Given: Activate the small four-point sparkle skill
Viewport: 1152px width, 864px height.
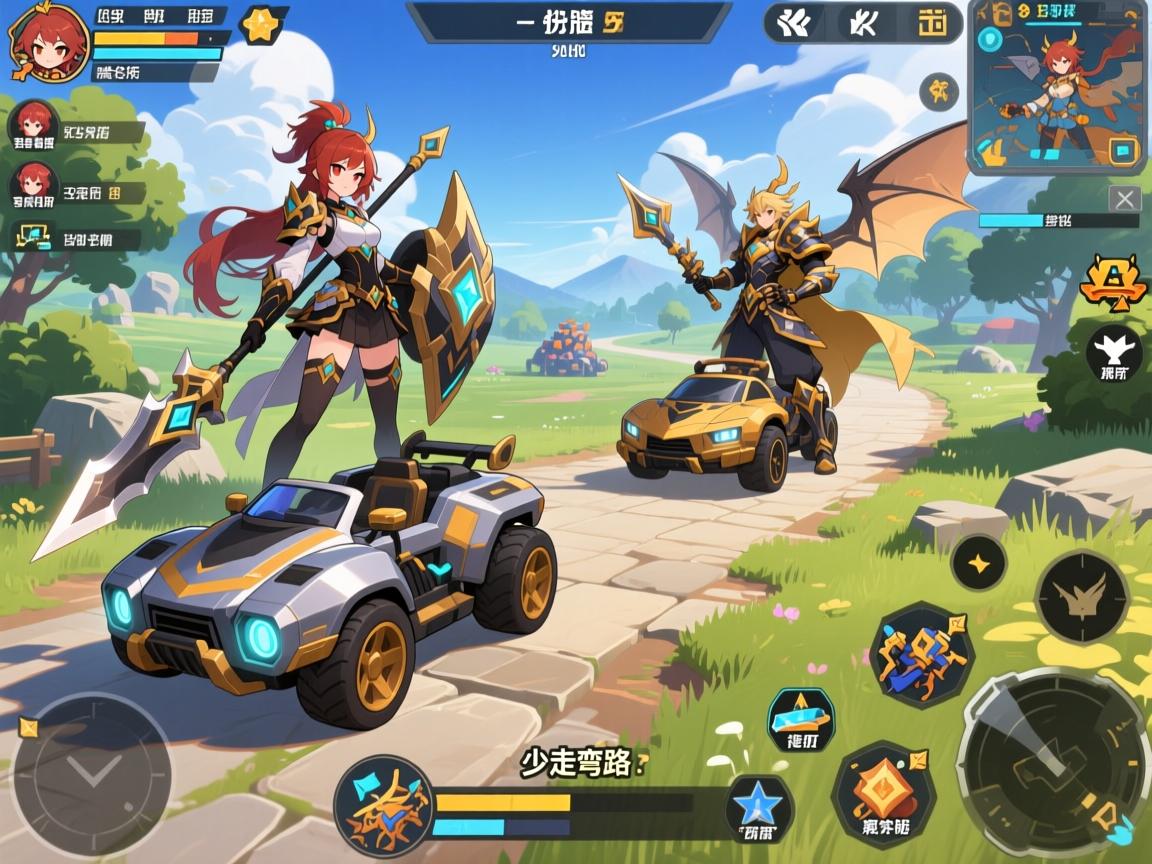Looking at the screenshot, I should (978, 563).
